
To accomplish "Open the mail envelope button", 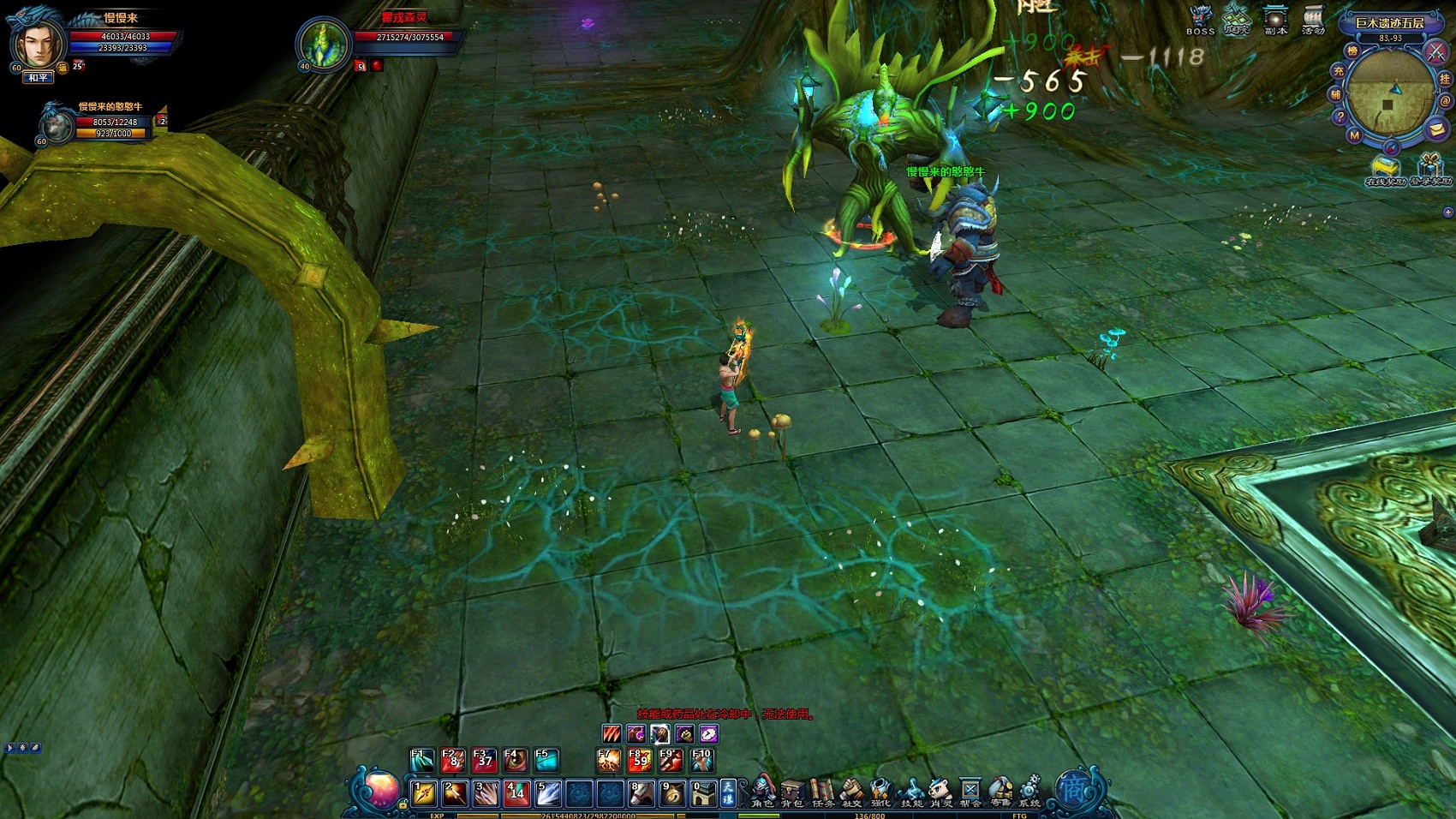I will coord(1436,129).
